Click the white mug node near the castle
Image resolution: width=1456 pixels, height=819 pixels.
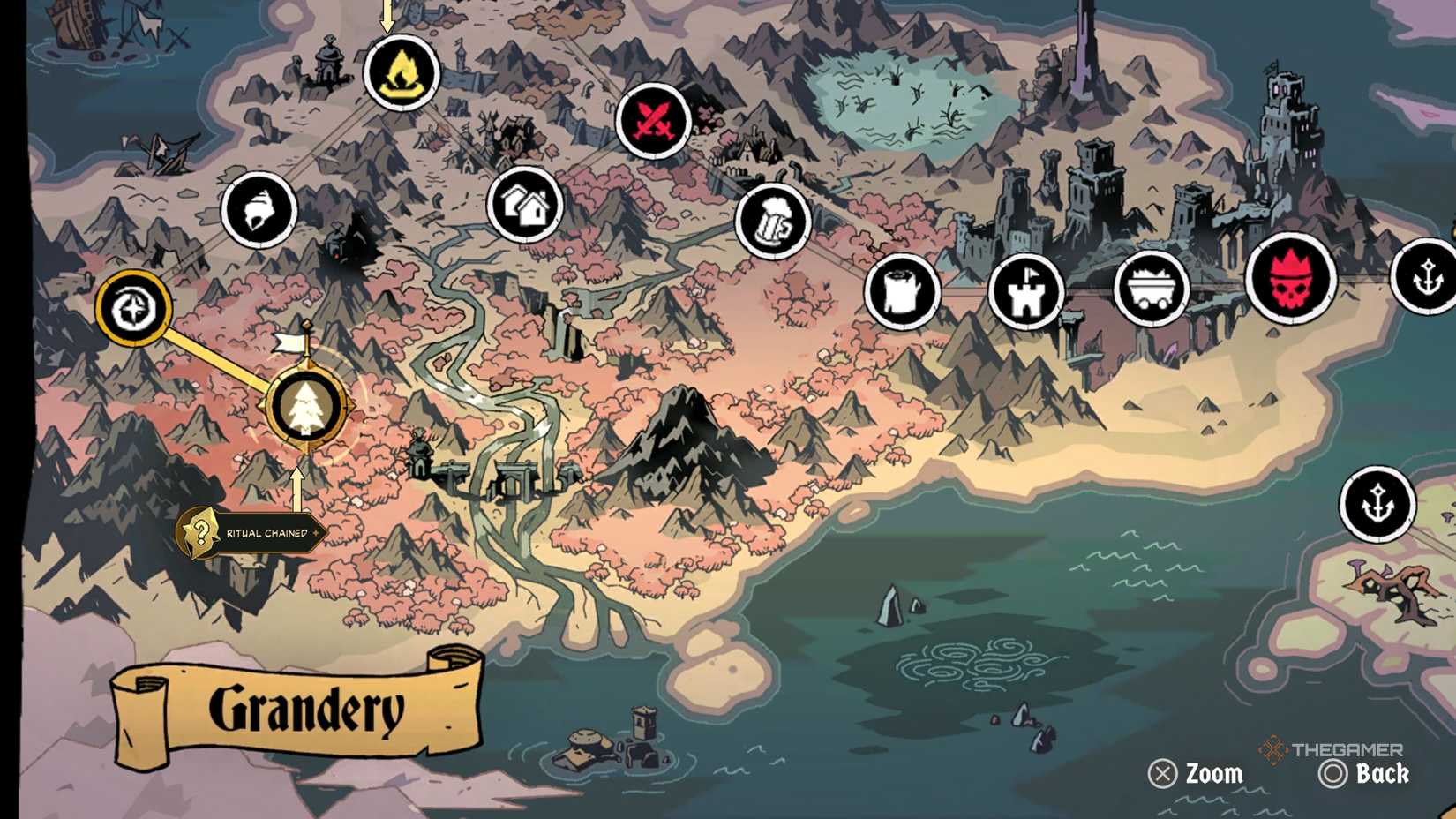902,291
